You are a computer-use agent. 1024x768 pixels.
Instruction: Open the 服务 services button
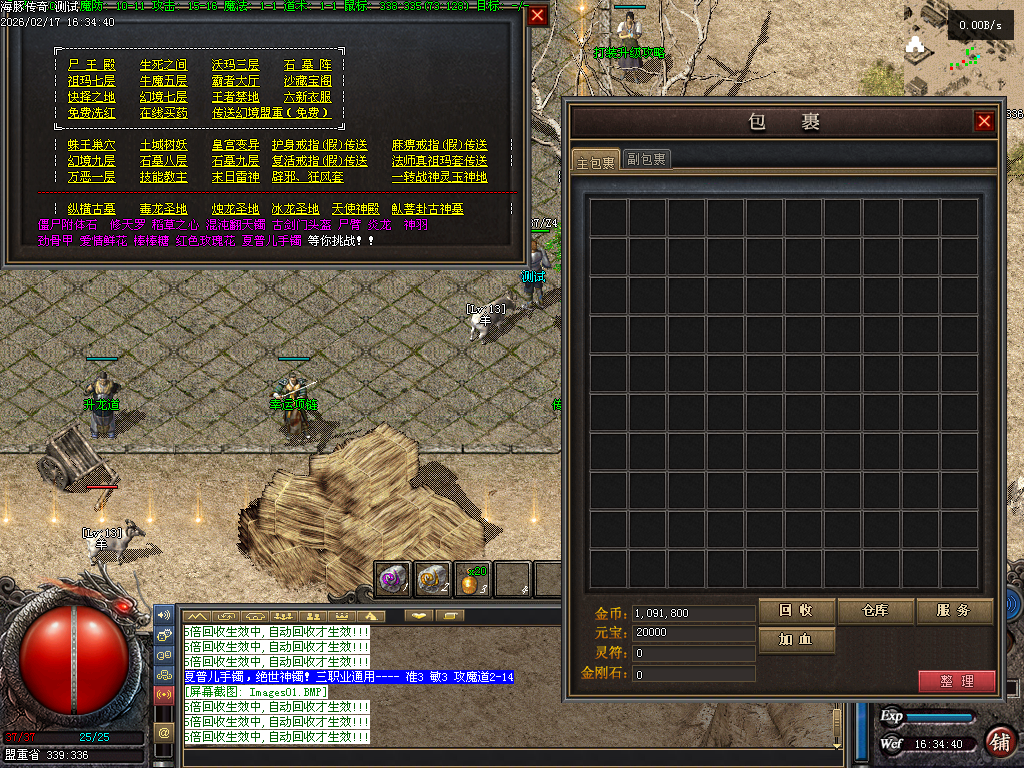point(954,611)
